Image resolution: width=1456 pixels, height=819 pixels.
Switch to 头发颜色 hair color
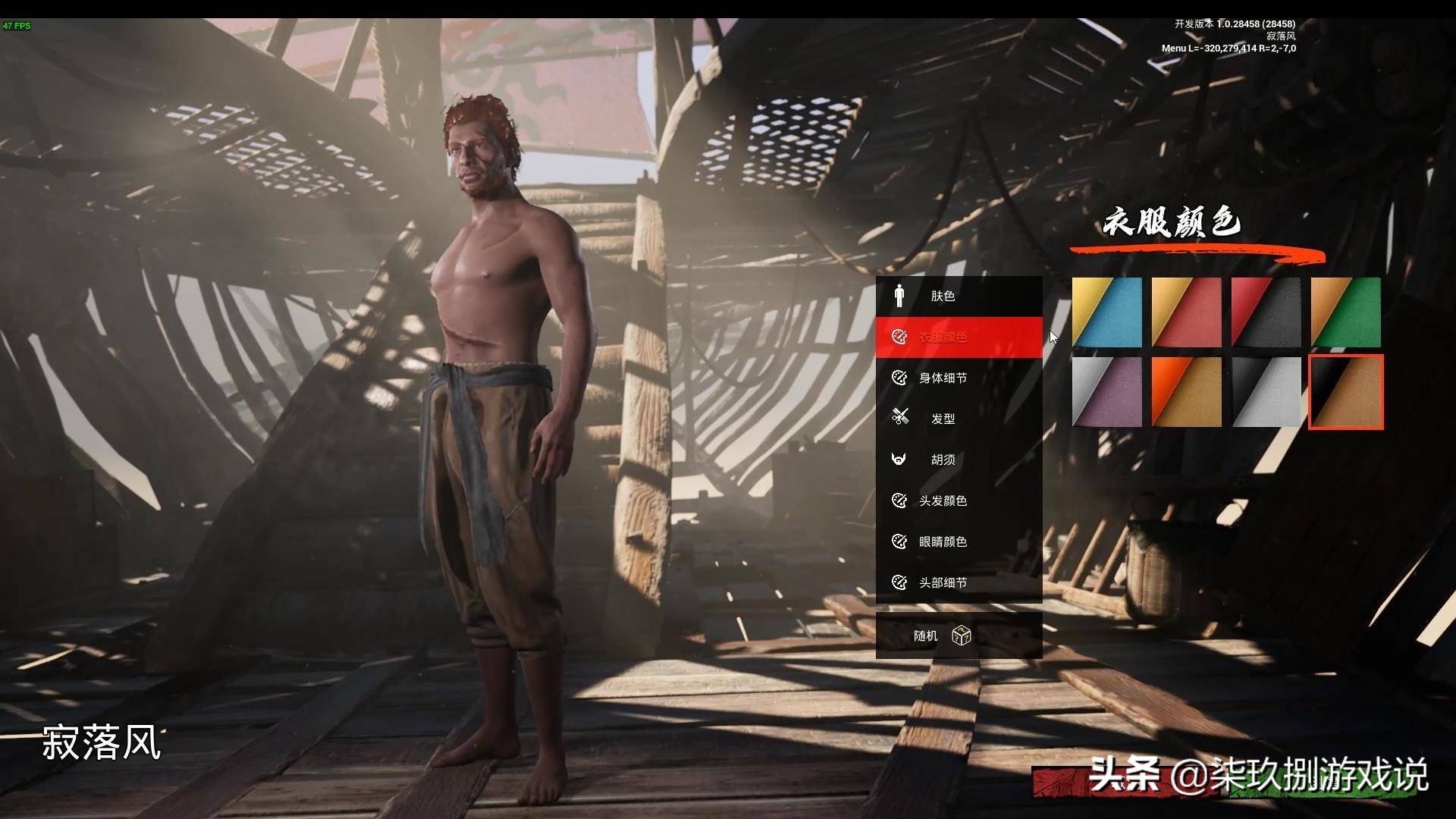959,500
